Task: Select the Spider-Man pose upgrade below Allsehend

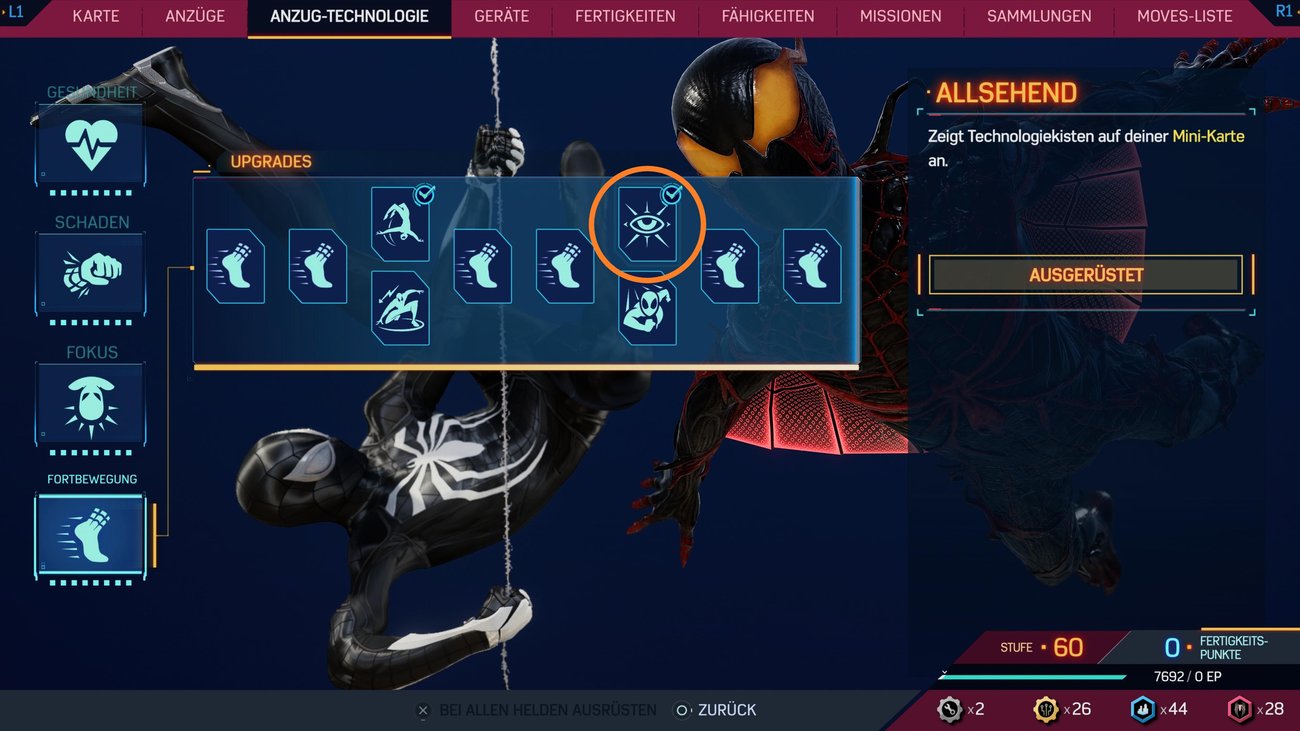Action: [647, 310]
